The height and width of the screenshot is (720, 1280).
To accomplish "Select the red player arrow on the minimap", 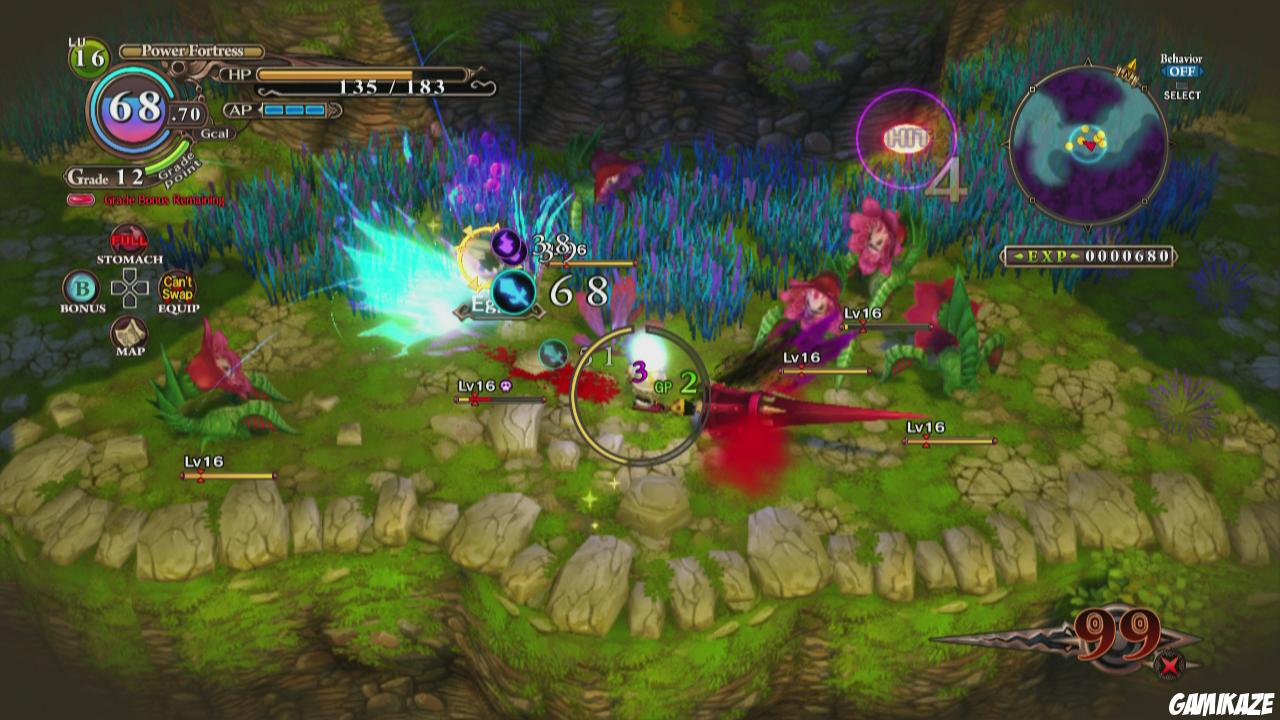I will (1091, 146).
